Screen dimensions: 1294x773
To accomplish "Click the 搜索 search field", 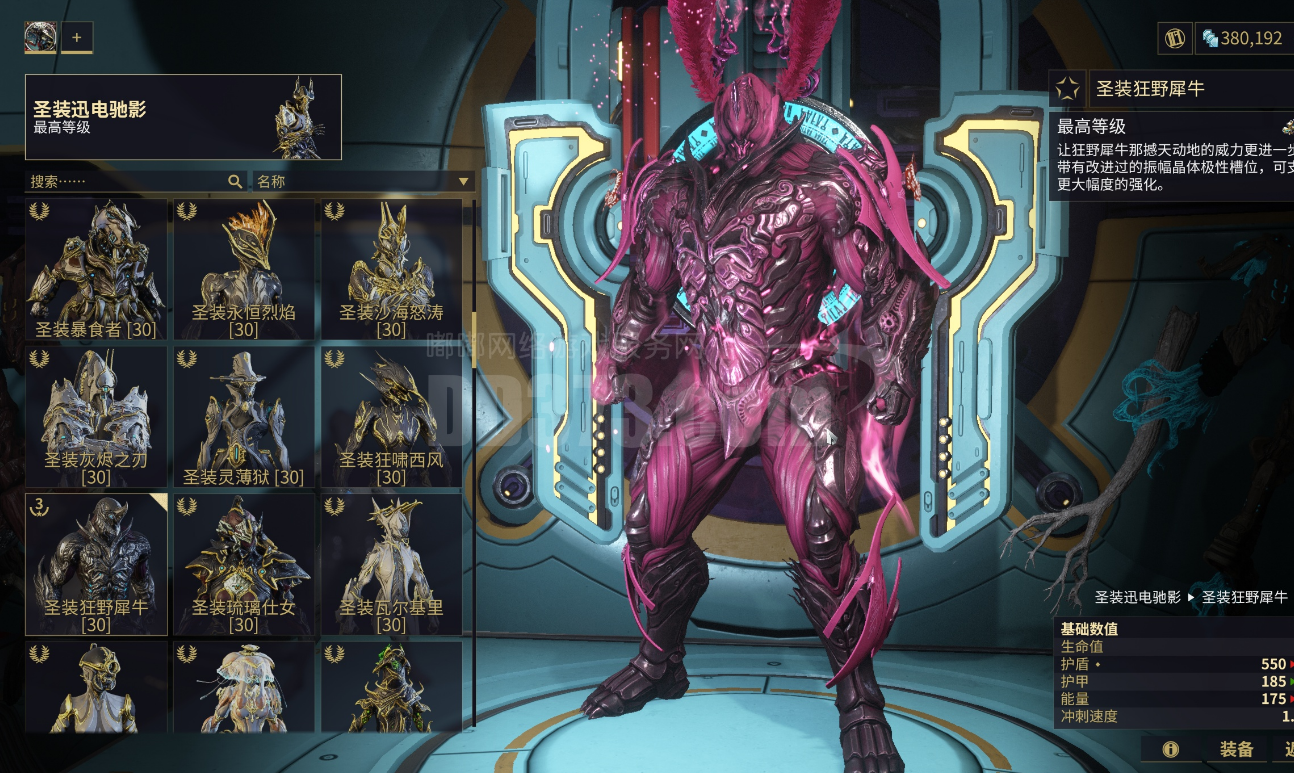I will click(130, 181).
